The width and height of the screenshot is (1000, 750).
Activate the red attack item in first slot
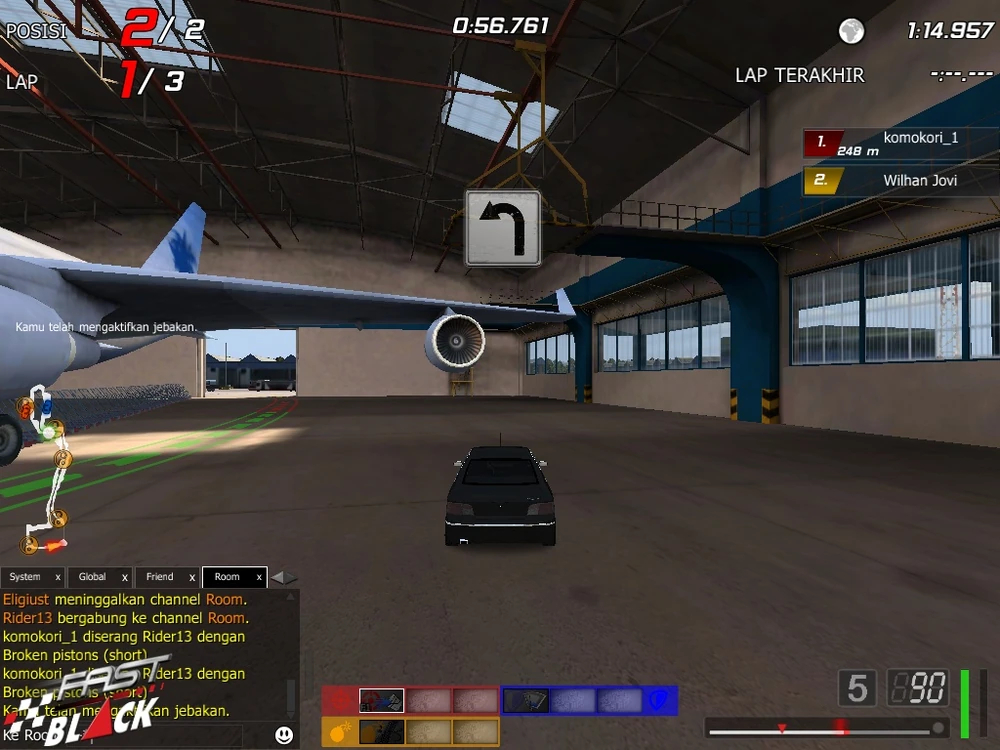point(381,700)
